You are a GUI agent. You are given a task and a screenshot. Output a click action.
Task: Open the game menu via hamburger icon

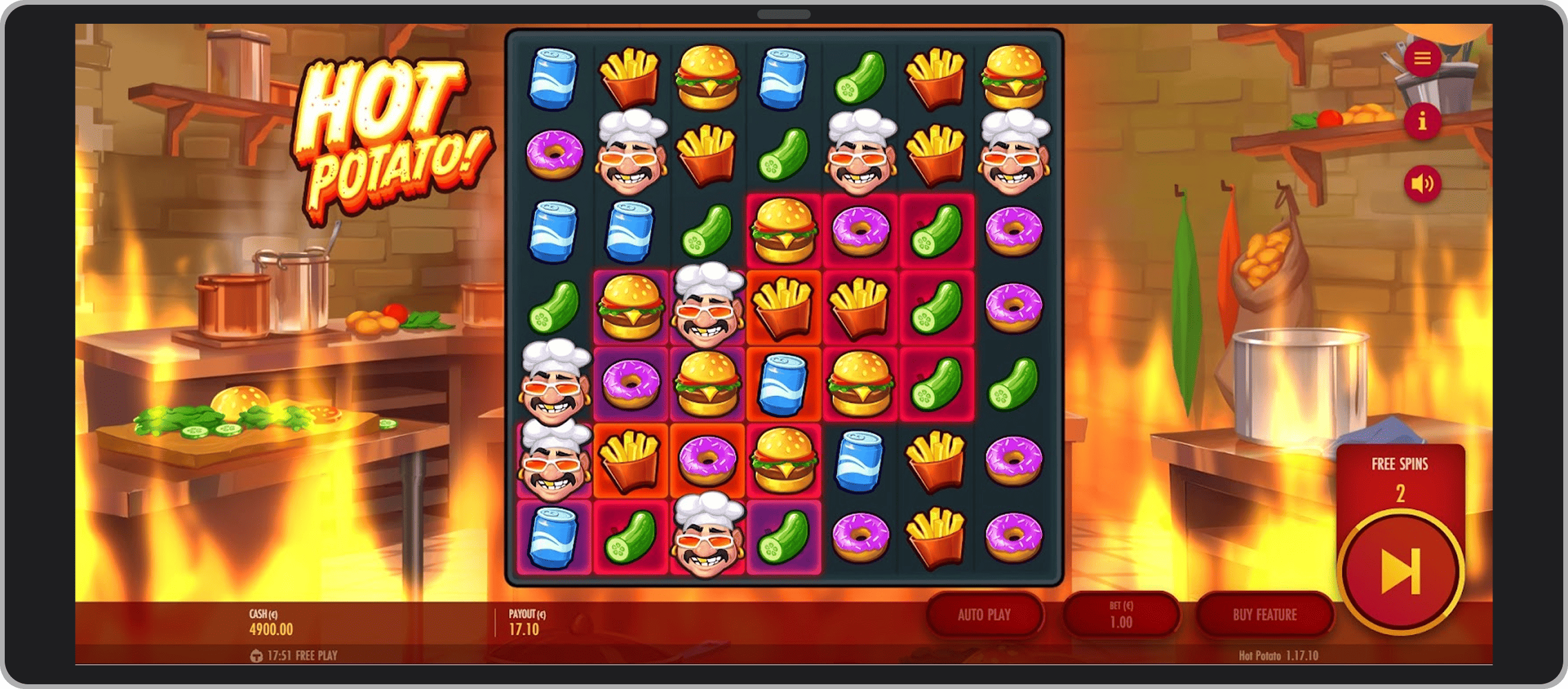1422,58
